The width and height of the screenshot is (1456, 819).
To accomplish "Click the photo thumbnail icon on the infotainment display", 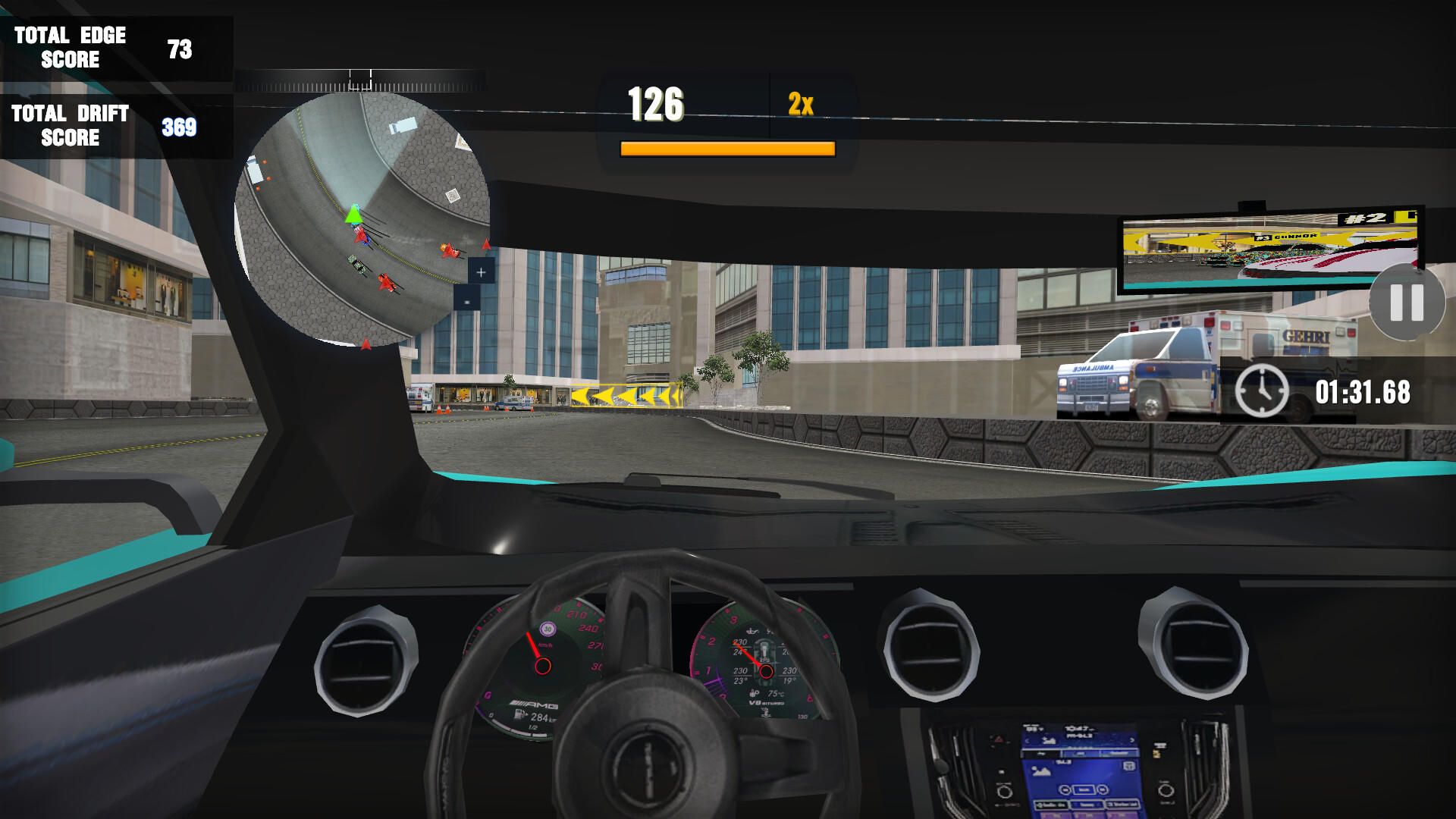I will [x=1042, y=771].
